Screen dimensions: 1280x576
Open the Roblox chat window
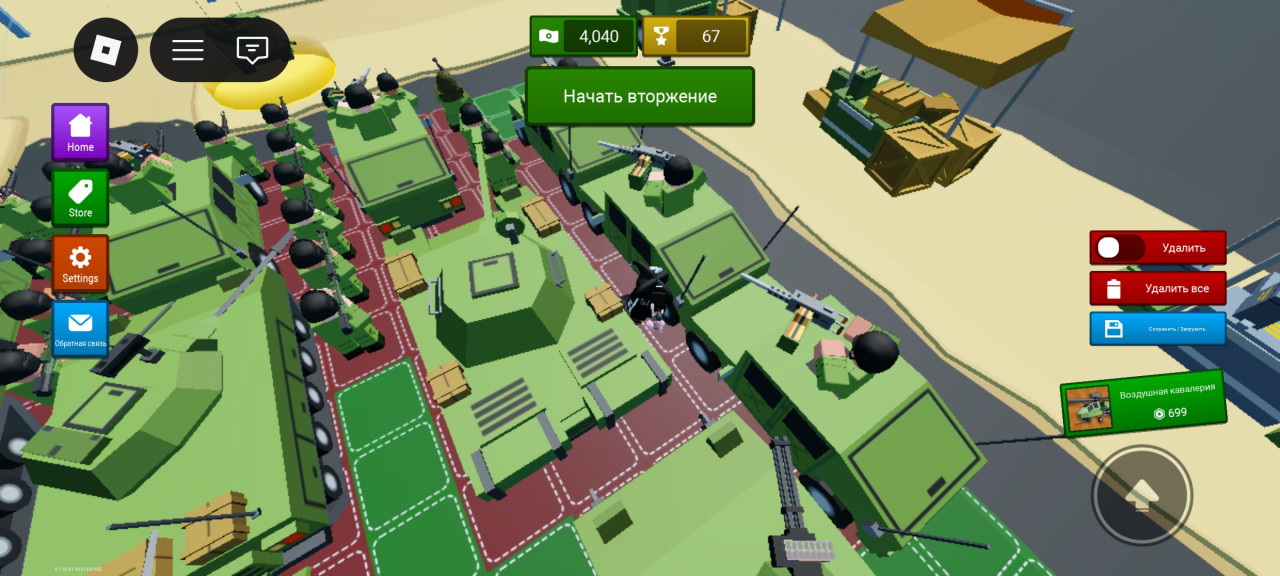253,49
